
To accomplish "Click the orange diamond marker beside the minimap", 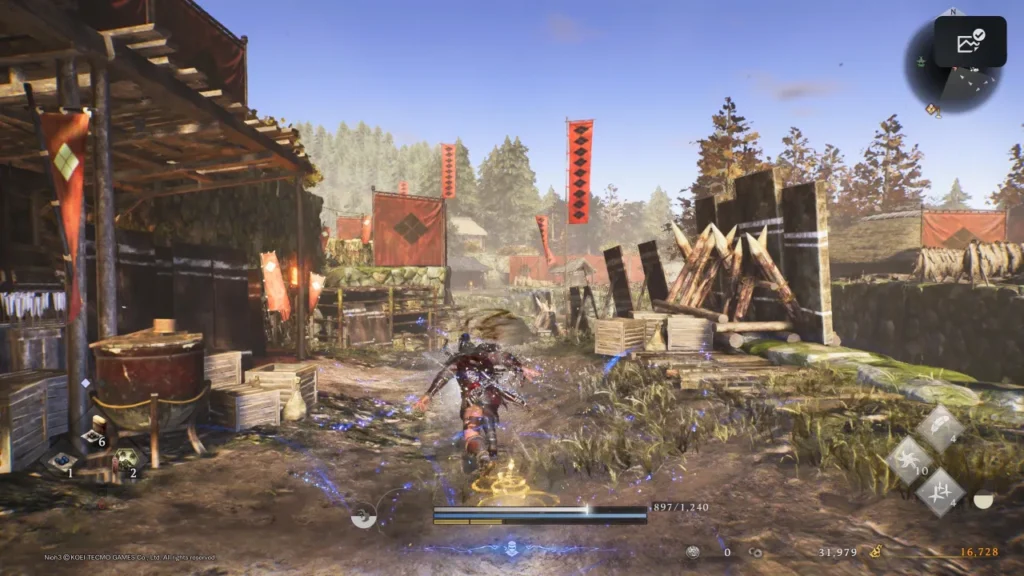I will (x=932, y=109).
